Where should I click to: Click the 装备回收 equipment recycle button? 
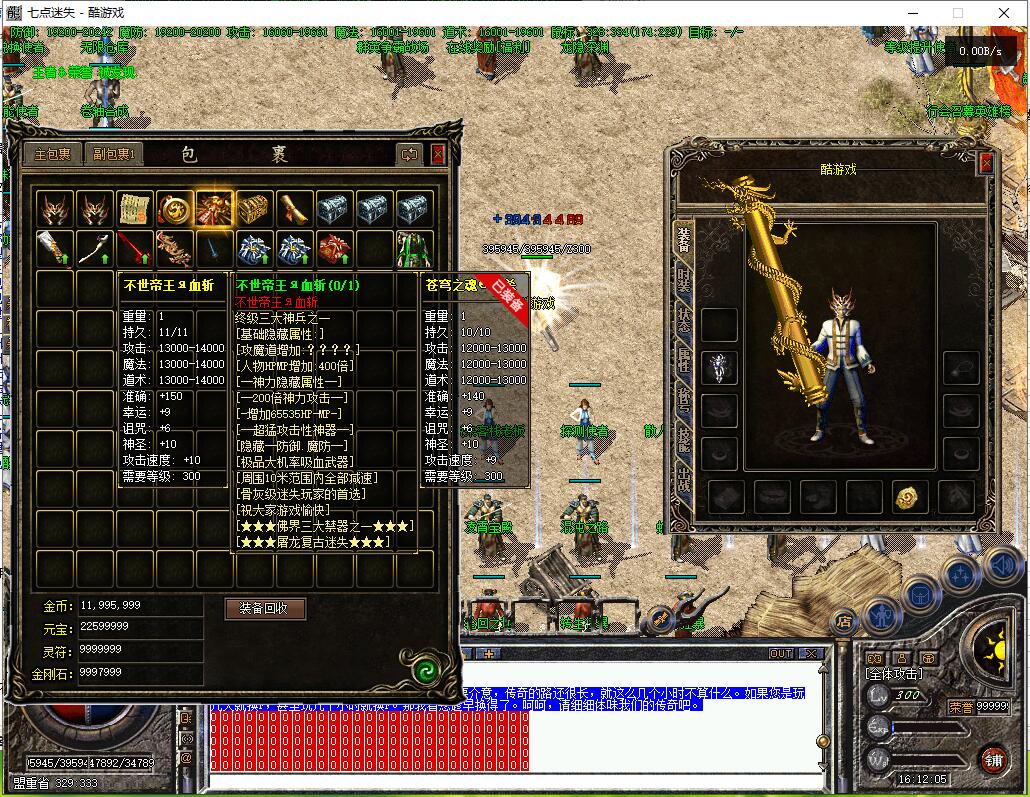(x=265, y=608)
